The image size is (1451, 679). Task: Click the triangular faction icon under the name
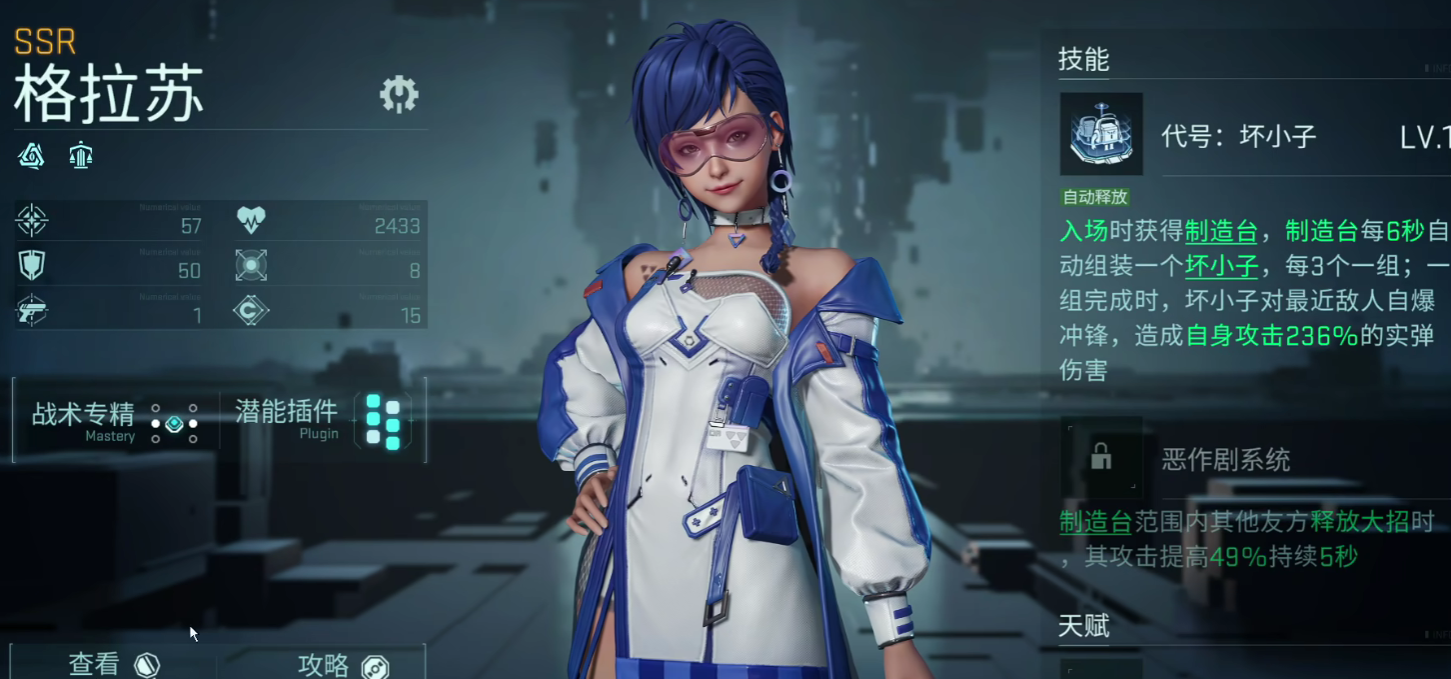pos(32,156)
